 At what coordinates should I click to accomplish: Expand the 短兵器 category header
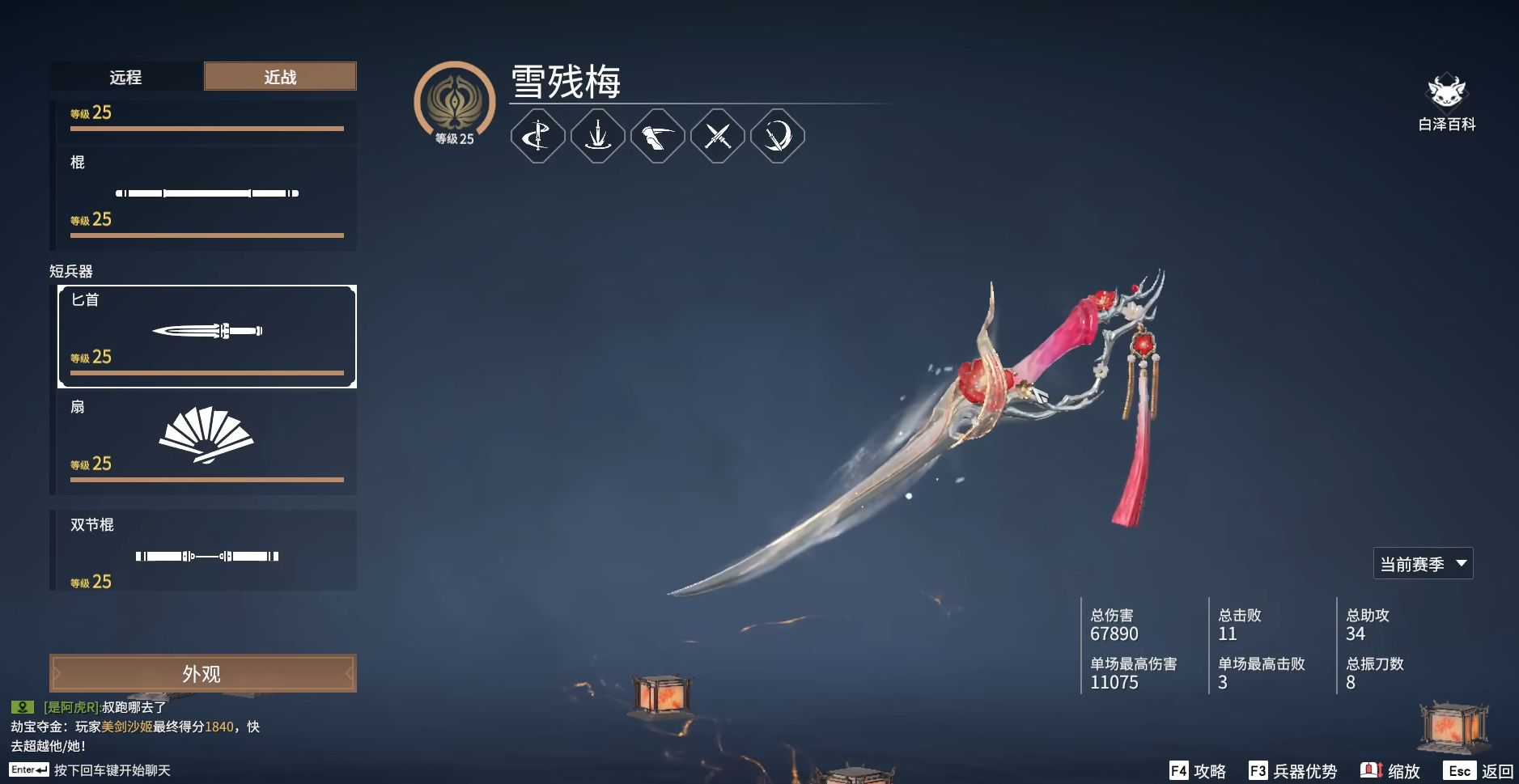coord(73,271)
